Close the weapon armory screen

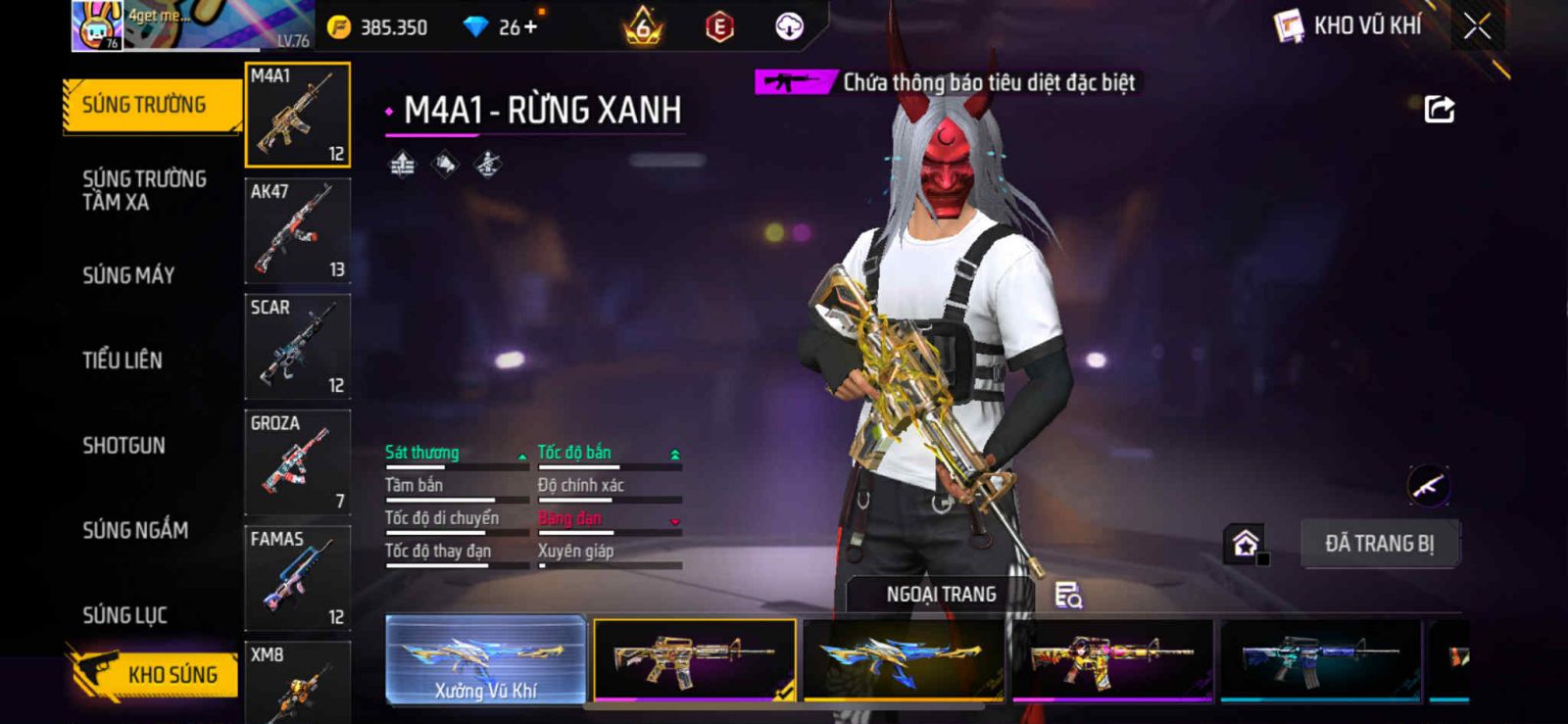click(1477, 26)
